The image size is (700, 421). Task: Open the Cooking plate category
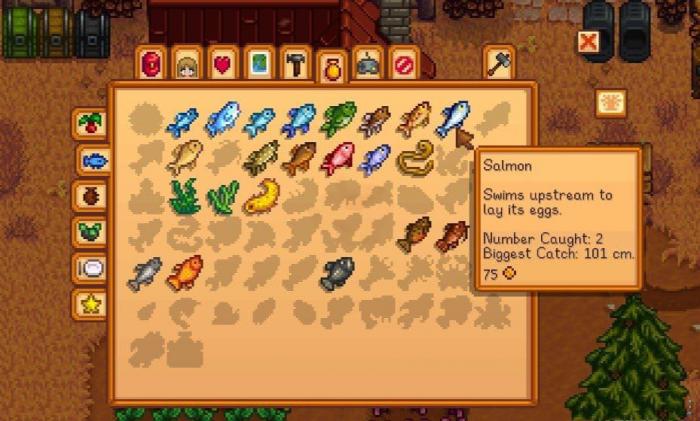pyautogui.click(x=91, y=268)
